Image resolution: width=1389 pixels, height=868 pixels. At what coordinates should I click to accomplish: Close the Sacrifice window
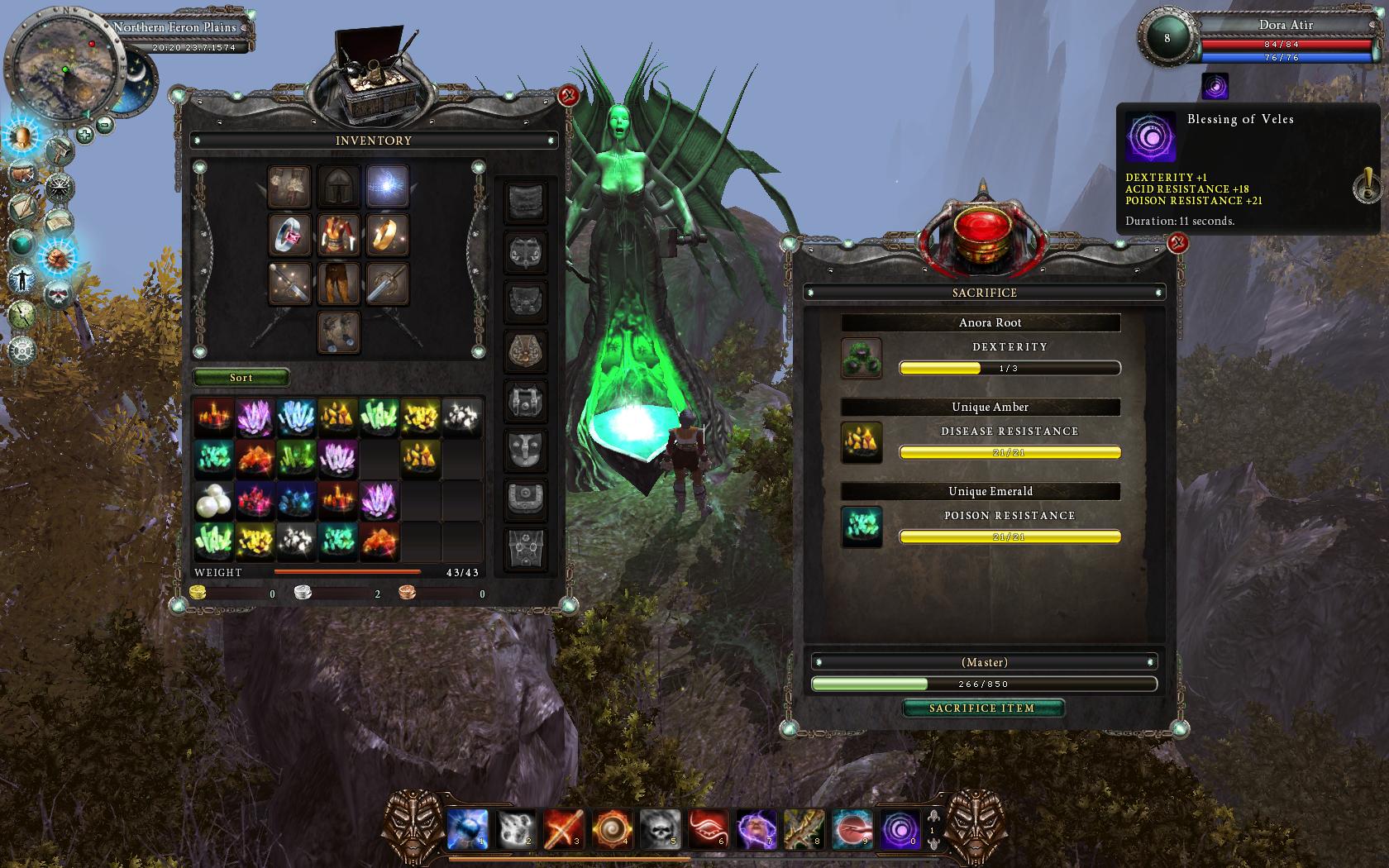pyautogui.click(x=1177, y=243)
